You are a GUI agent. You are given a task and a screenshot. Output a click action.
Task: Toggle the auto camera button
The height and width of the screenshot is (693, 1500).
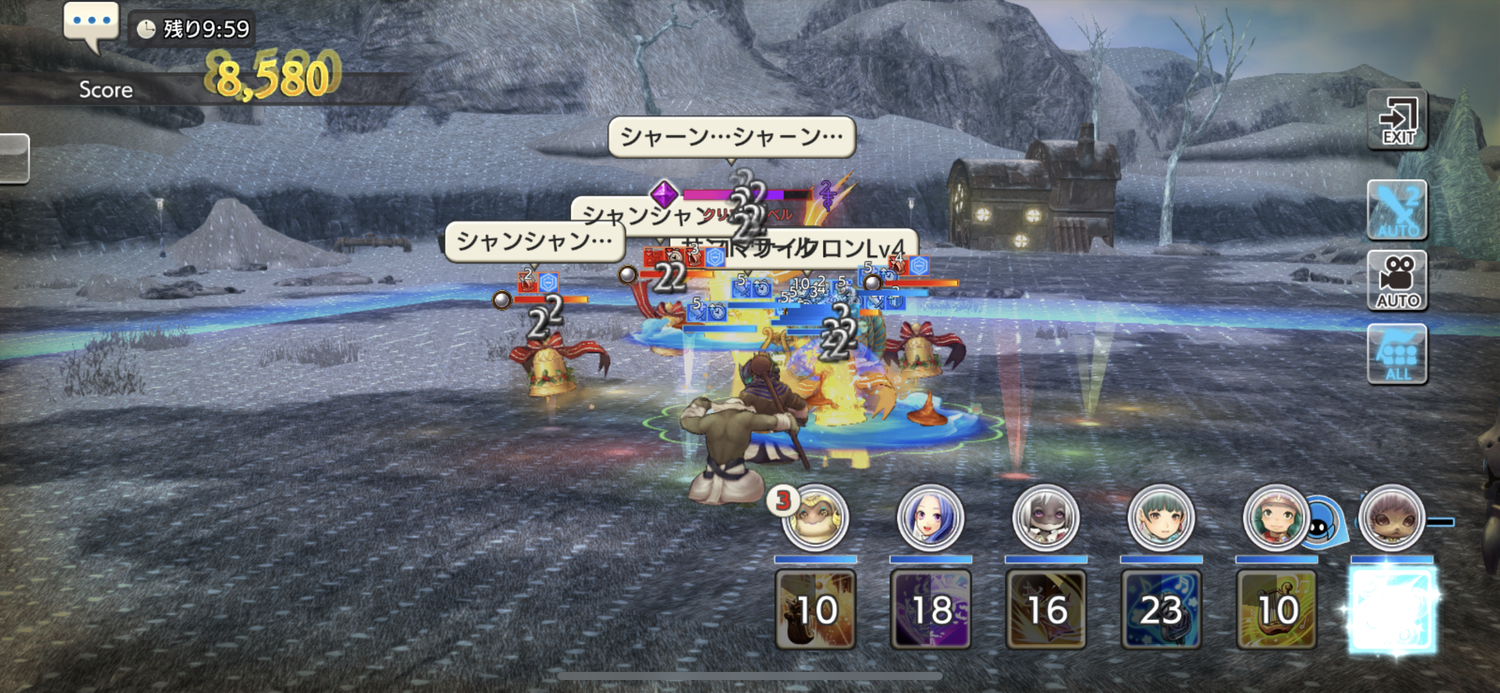click(x=1397, y=281)
